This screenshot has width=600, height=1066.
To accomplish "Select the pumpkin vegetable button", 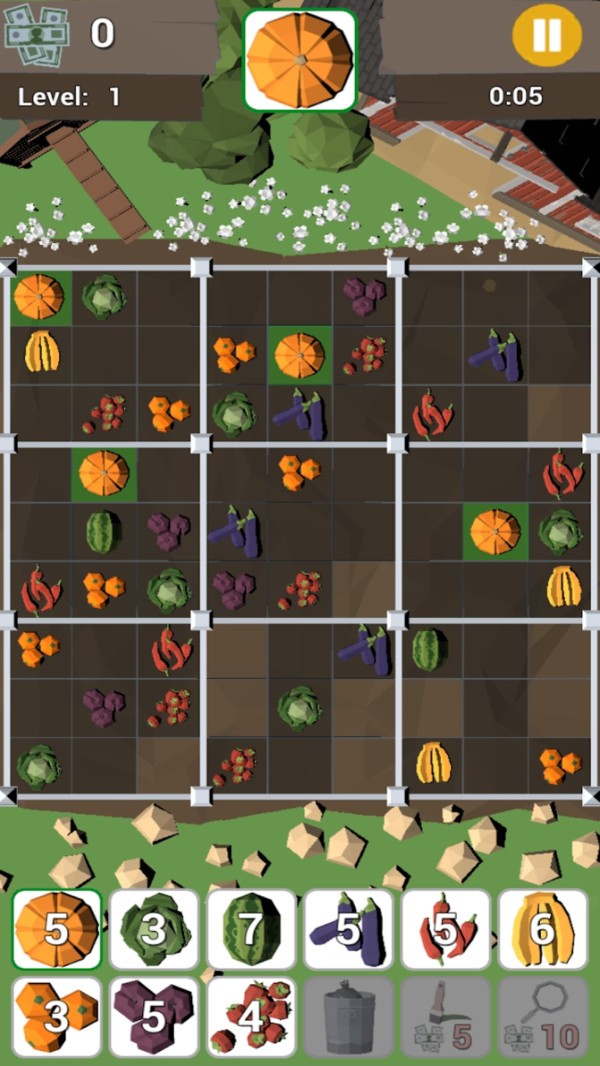I will click(x=57, y=929).
